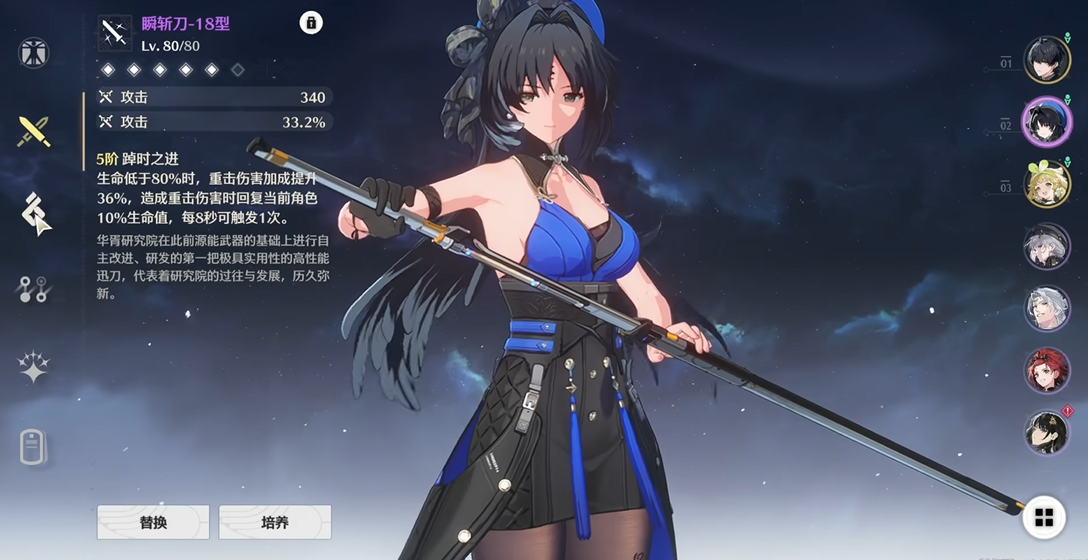Image resolution: width=1088 pixels, height=560 pixels.
Task: Choose the silver-haired character portrait
Action: tap(1047, 308)
